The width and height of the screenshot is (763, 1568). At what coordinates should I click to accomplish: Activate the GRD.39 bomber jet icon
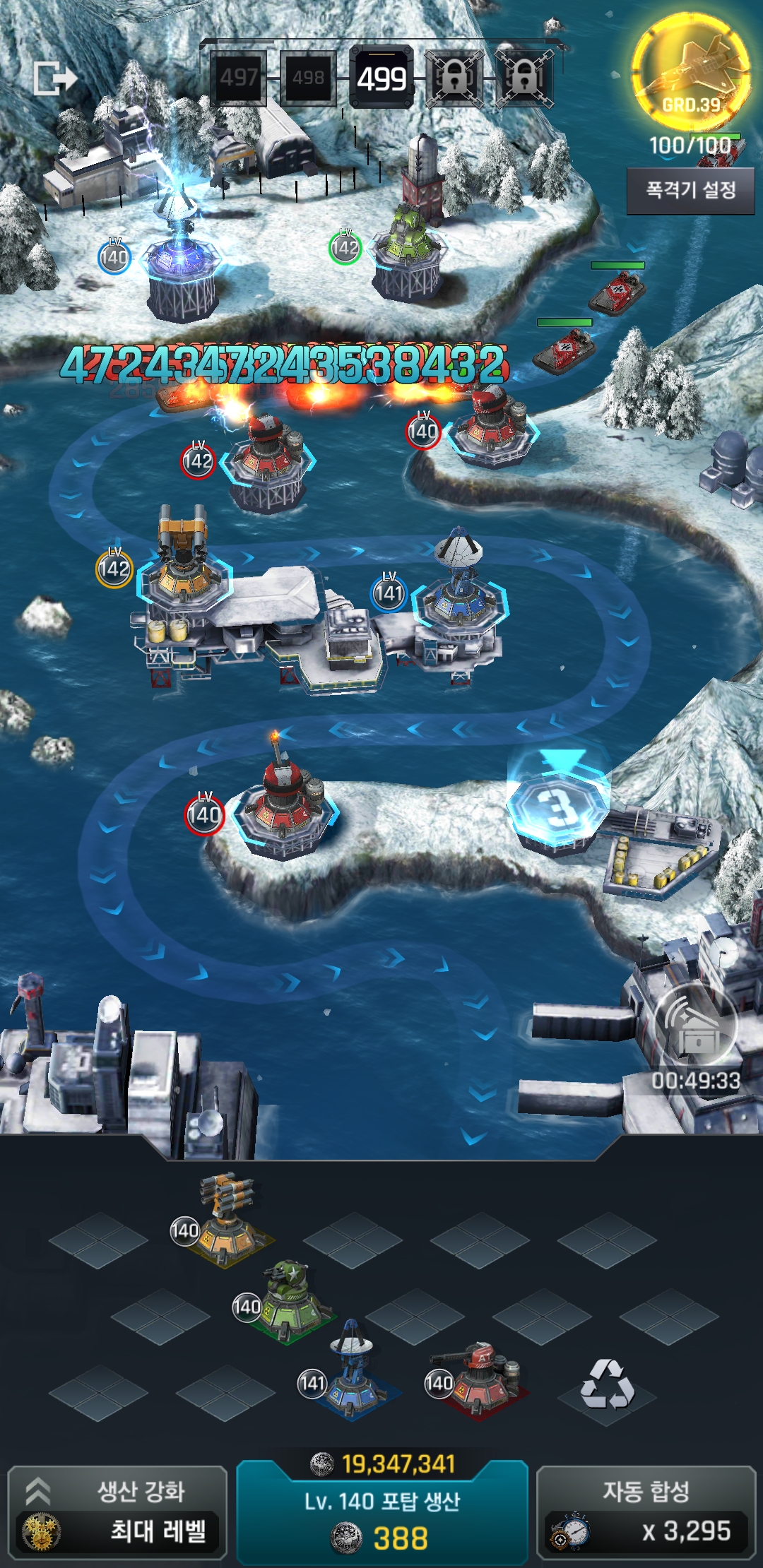click(690, 71)
